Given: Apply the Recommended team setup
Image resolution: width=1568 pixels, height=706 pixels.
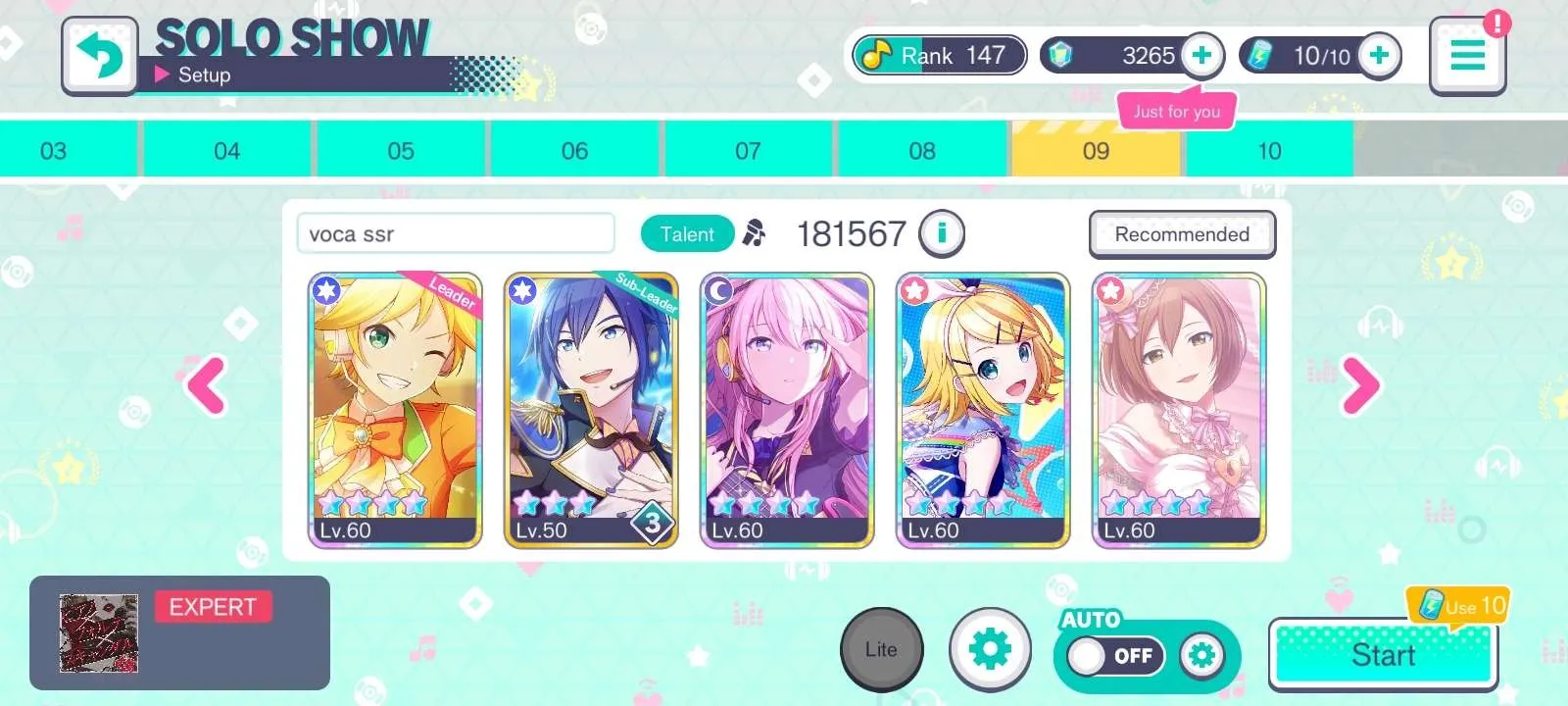Looking at the screenshot, I should tap(1182, 234).
